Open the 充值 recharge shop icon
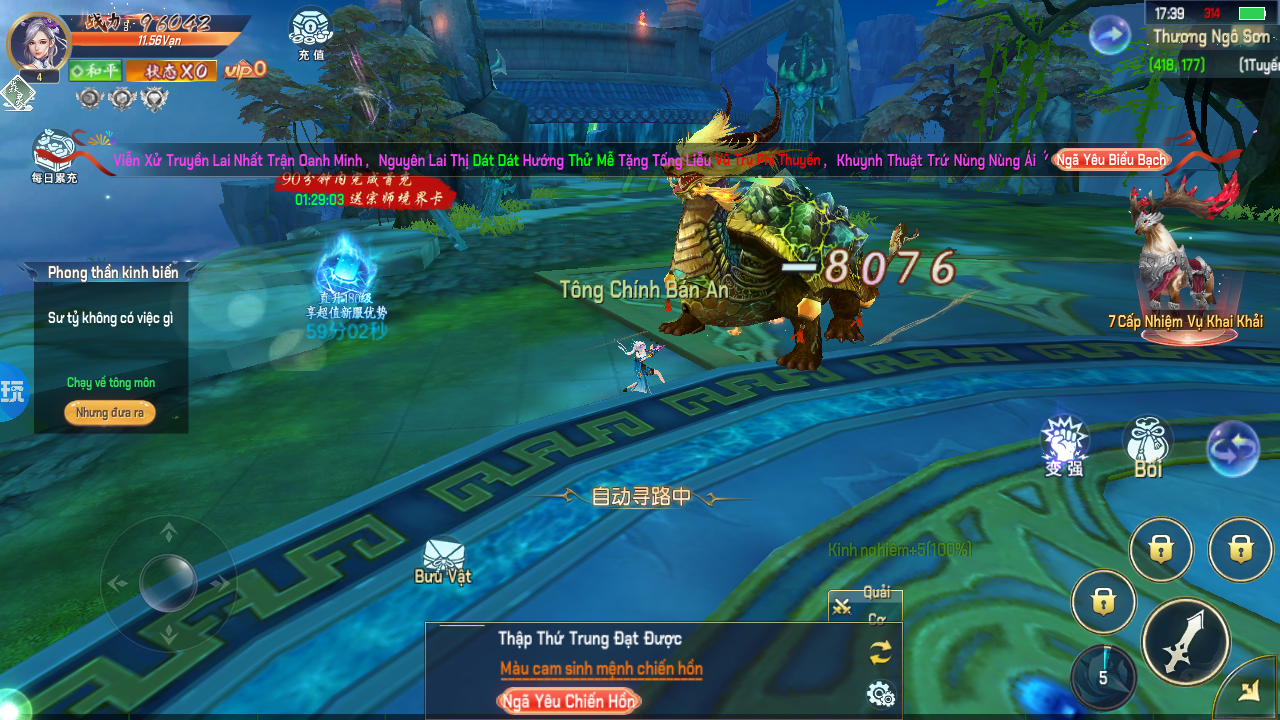1280x720 pixels. [x=311, y=32]
